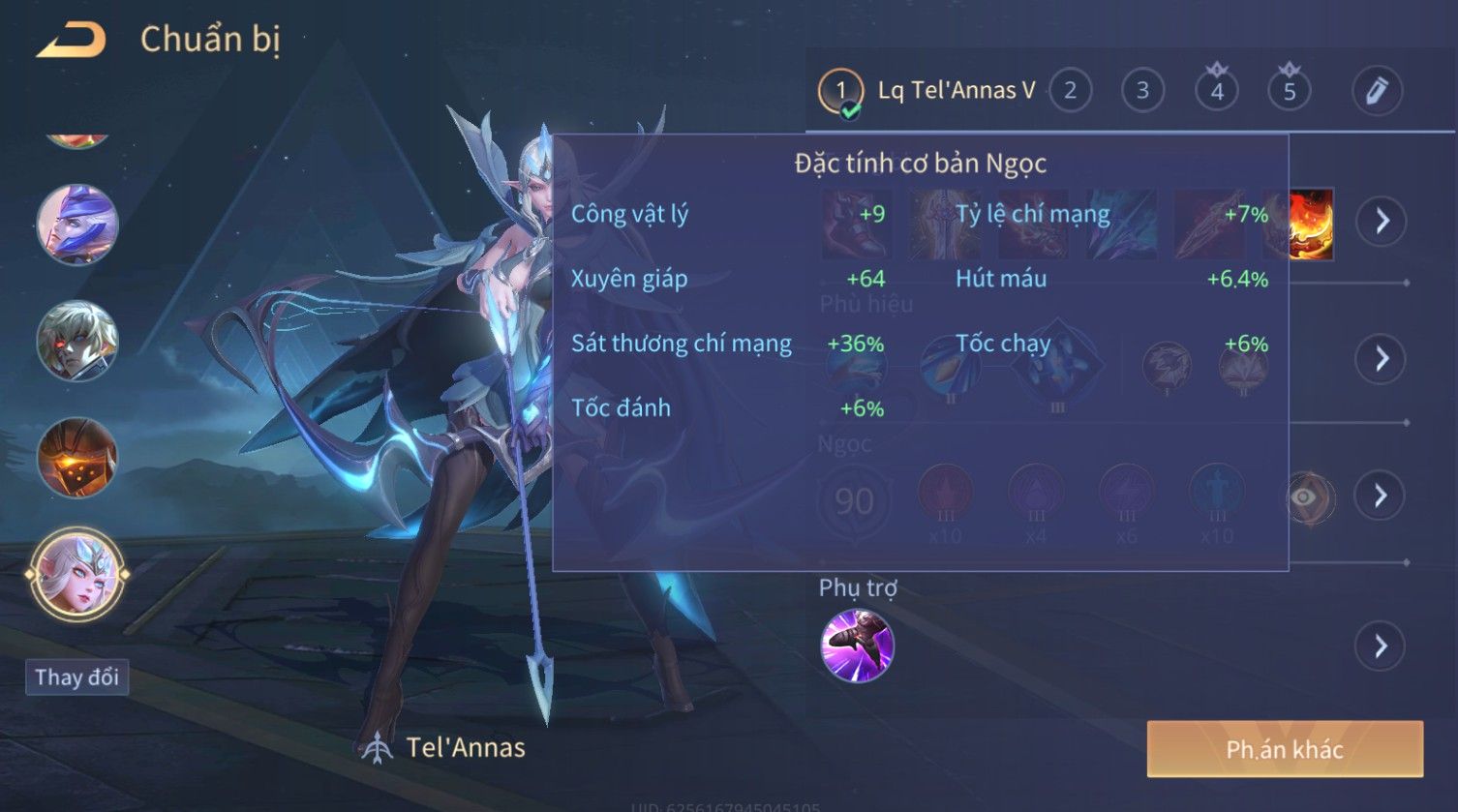Viewport: 1458px width, 812px height.
Task: Switch to preset slot 2
Action: pyautogui.click(x=1070, y=91)
